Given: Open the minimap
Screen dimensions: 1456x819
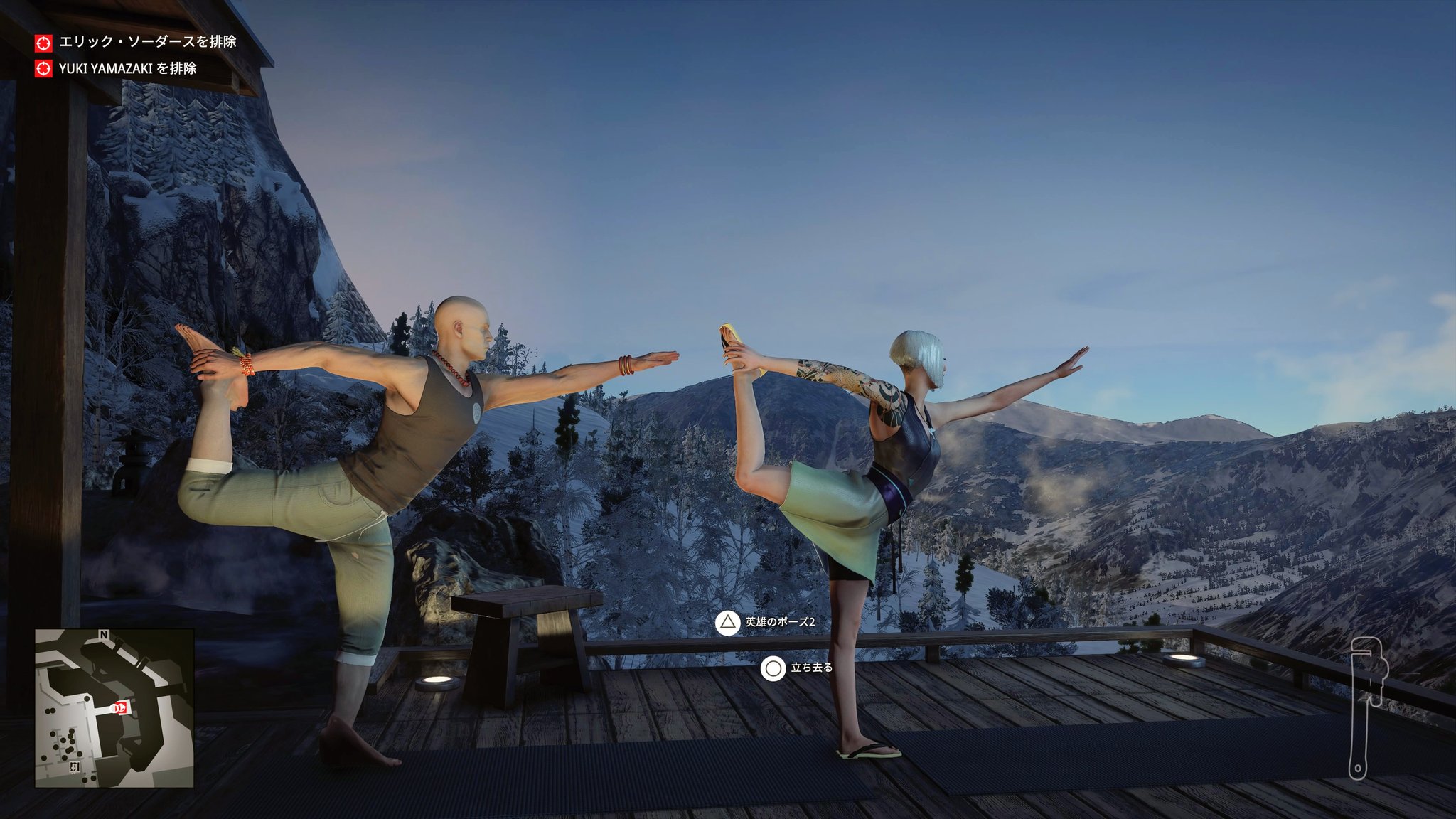Looking at the screenshot, I should [114, 708].
